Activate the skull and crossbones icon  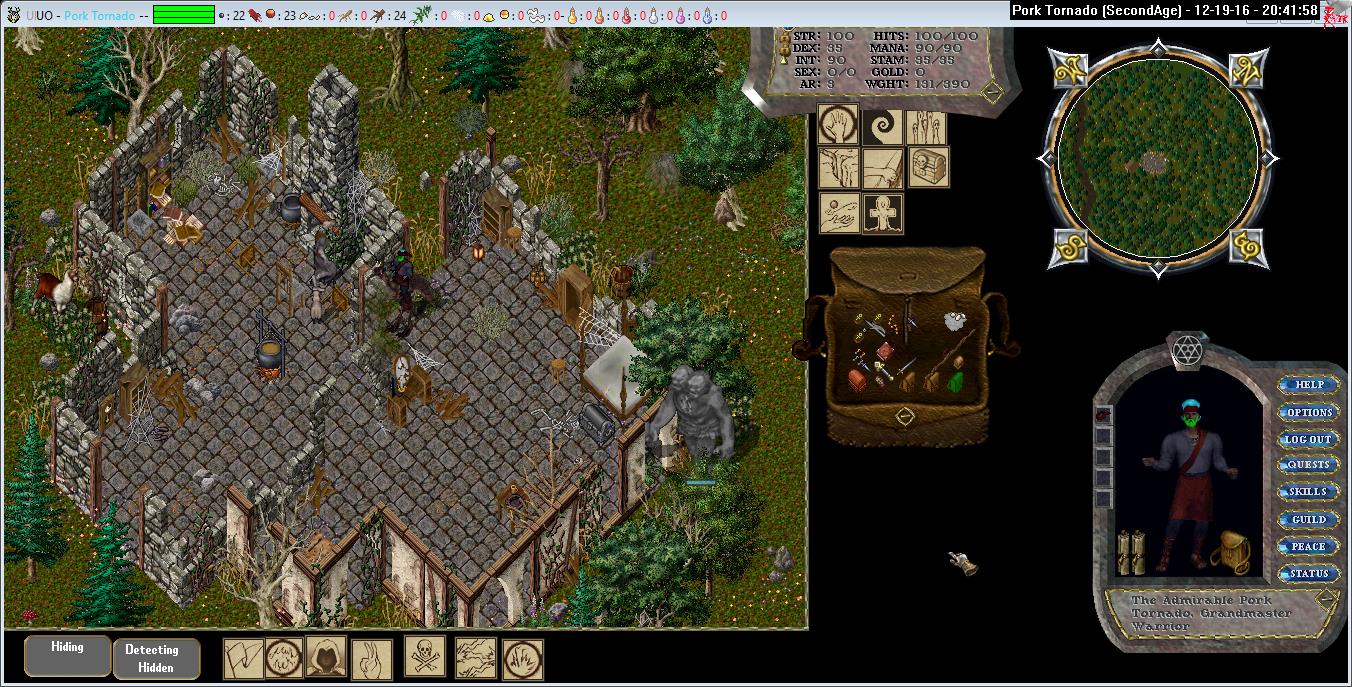point(425,656)
